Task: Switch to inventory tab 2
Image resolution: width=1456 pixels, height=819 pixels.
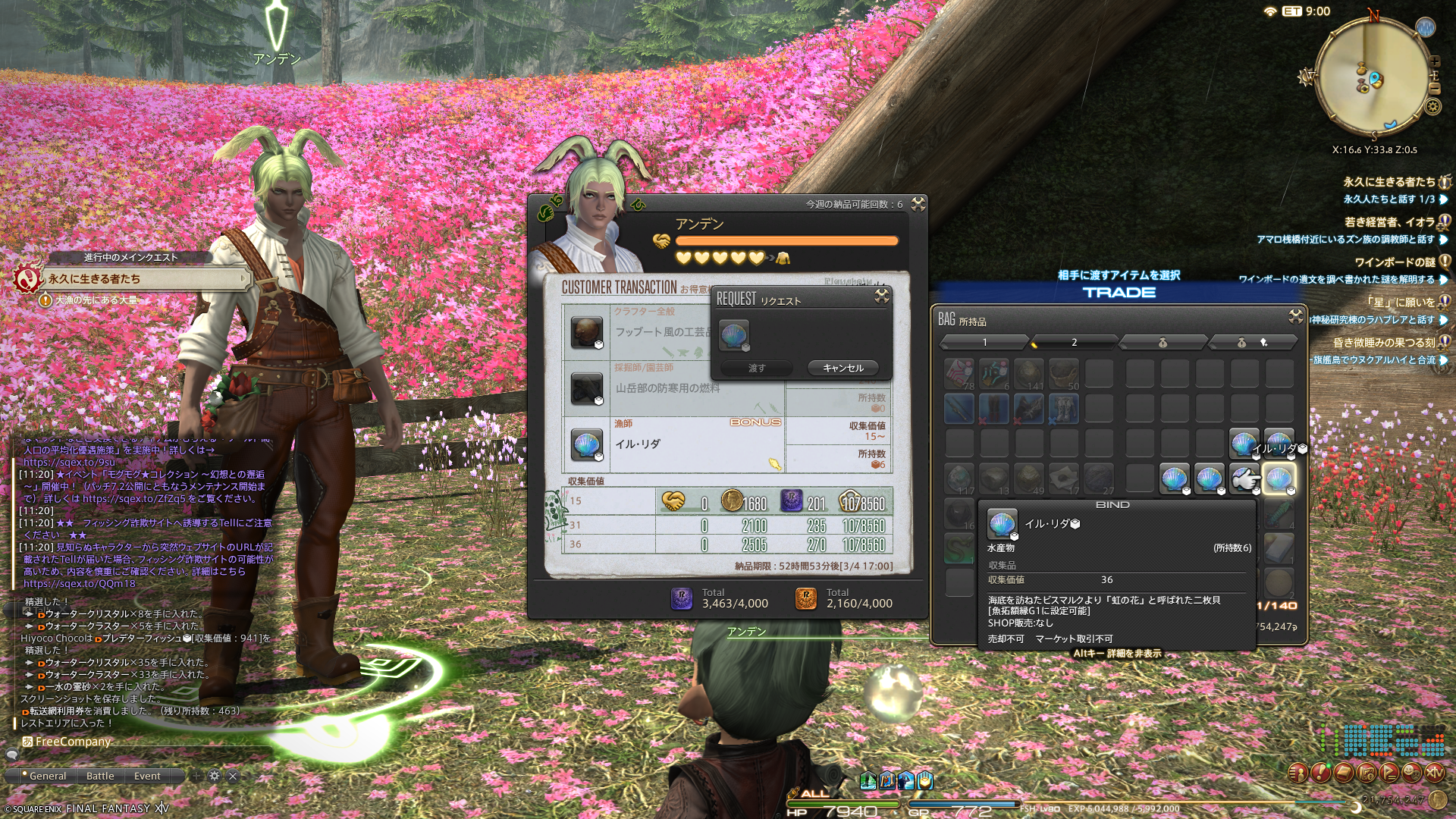Action: click(1074, 343)
